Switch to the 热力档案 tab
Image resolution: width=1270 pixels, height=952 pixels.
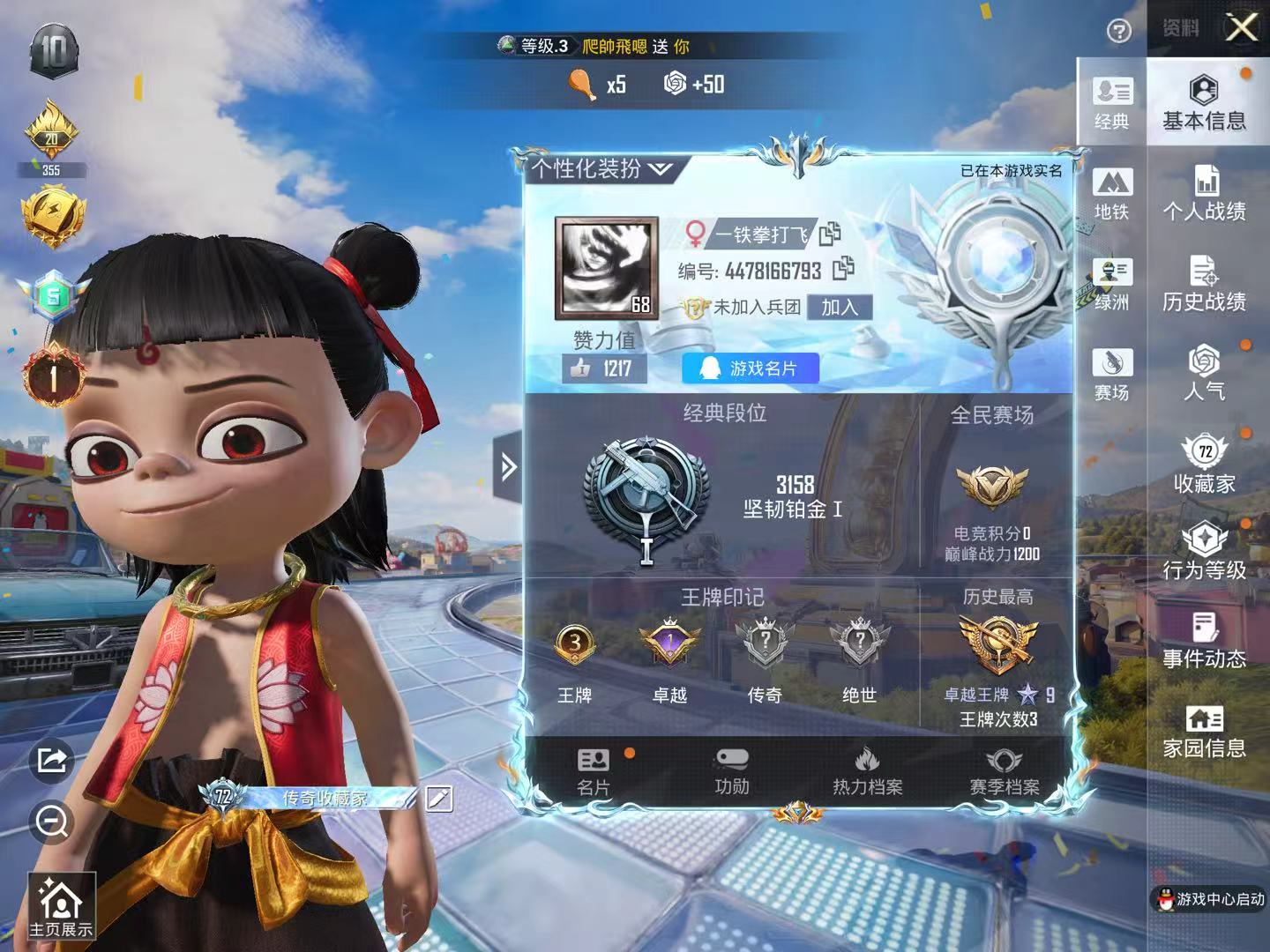868,771
